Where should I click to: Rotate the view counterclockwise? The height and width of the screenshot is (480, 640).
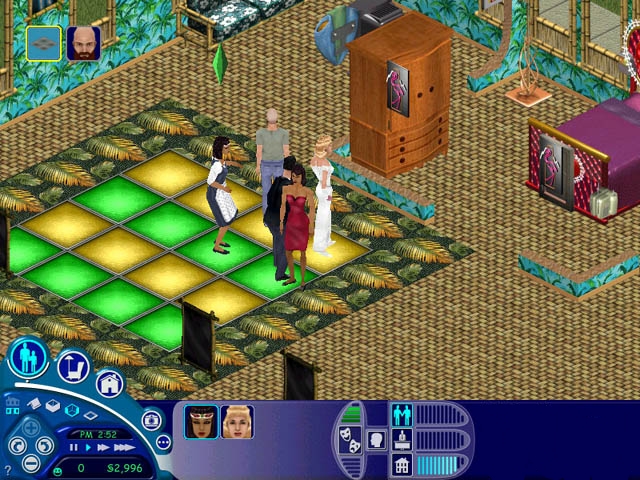pos(18,444)
